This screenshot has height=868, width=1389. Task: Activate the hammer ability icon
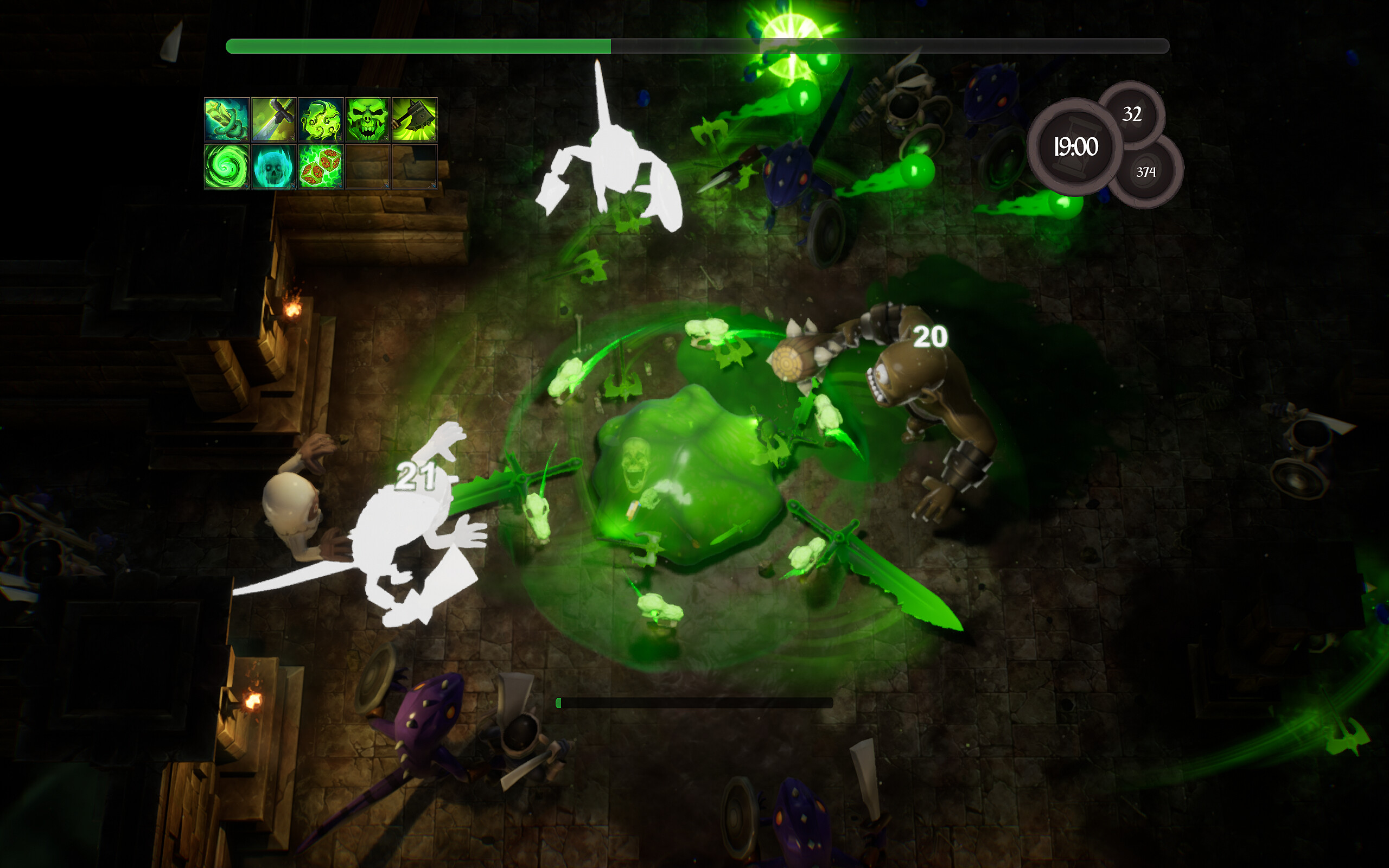click(x=413, y=120)
